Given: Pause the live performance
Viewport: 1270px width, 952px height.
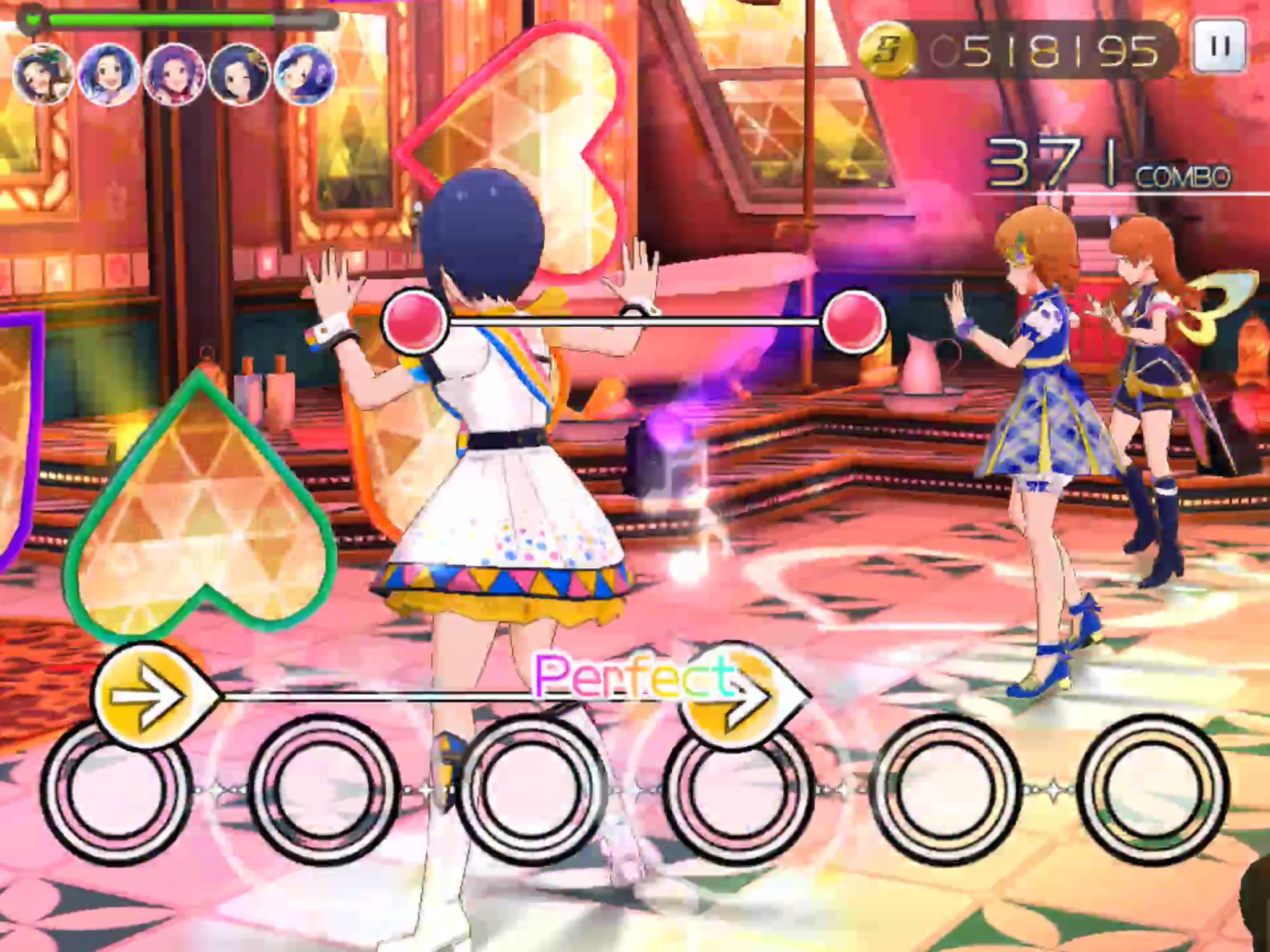Looking at the screenshot, I should click(1220, 46).
